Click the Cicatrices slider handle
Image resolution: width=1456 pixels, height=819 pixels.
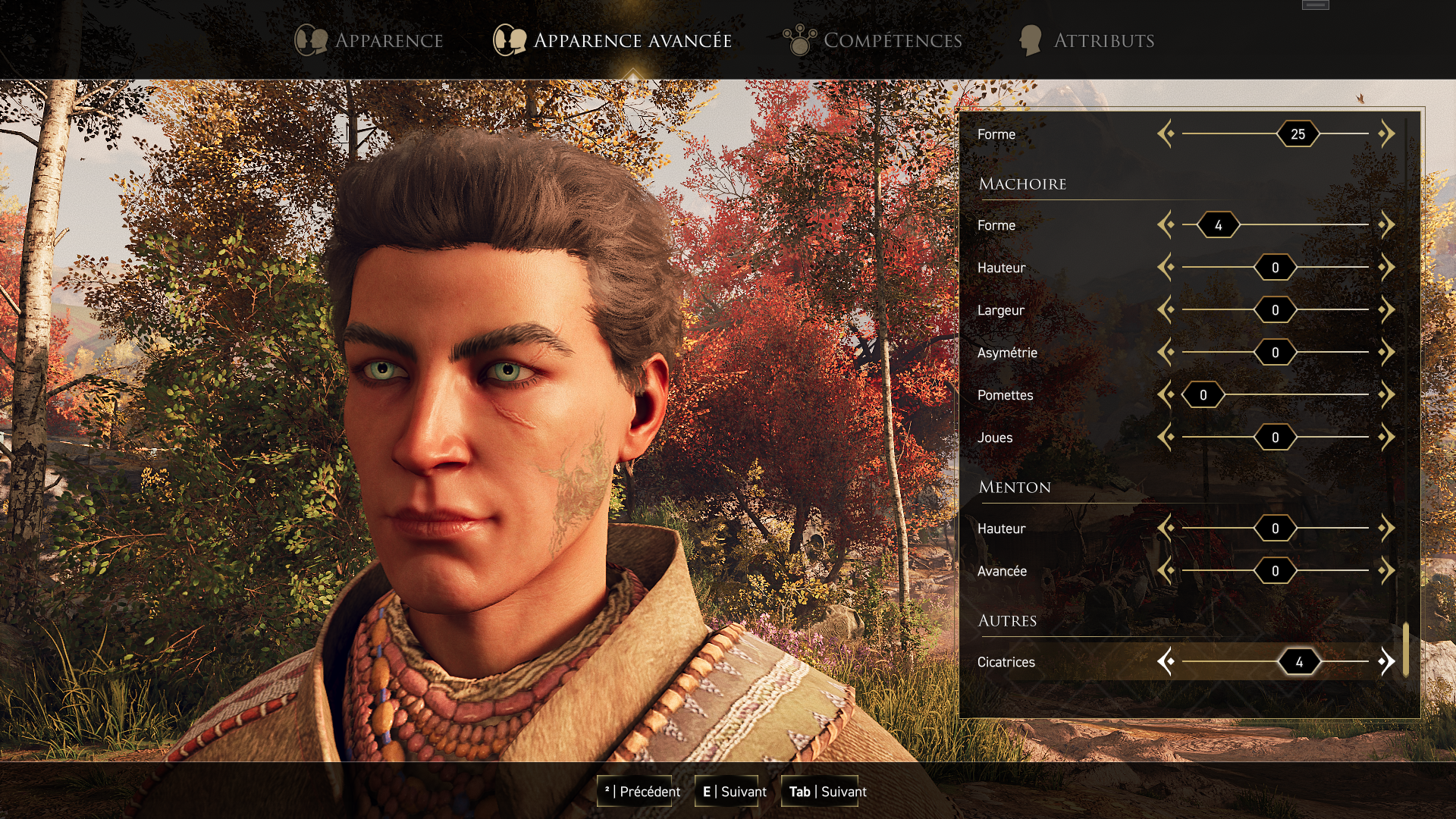coord(1298,662)
